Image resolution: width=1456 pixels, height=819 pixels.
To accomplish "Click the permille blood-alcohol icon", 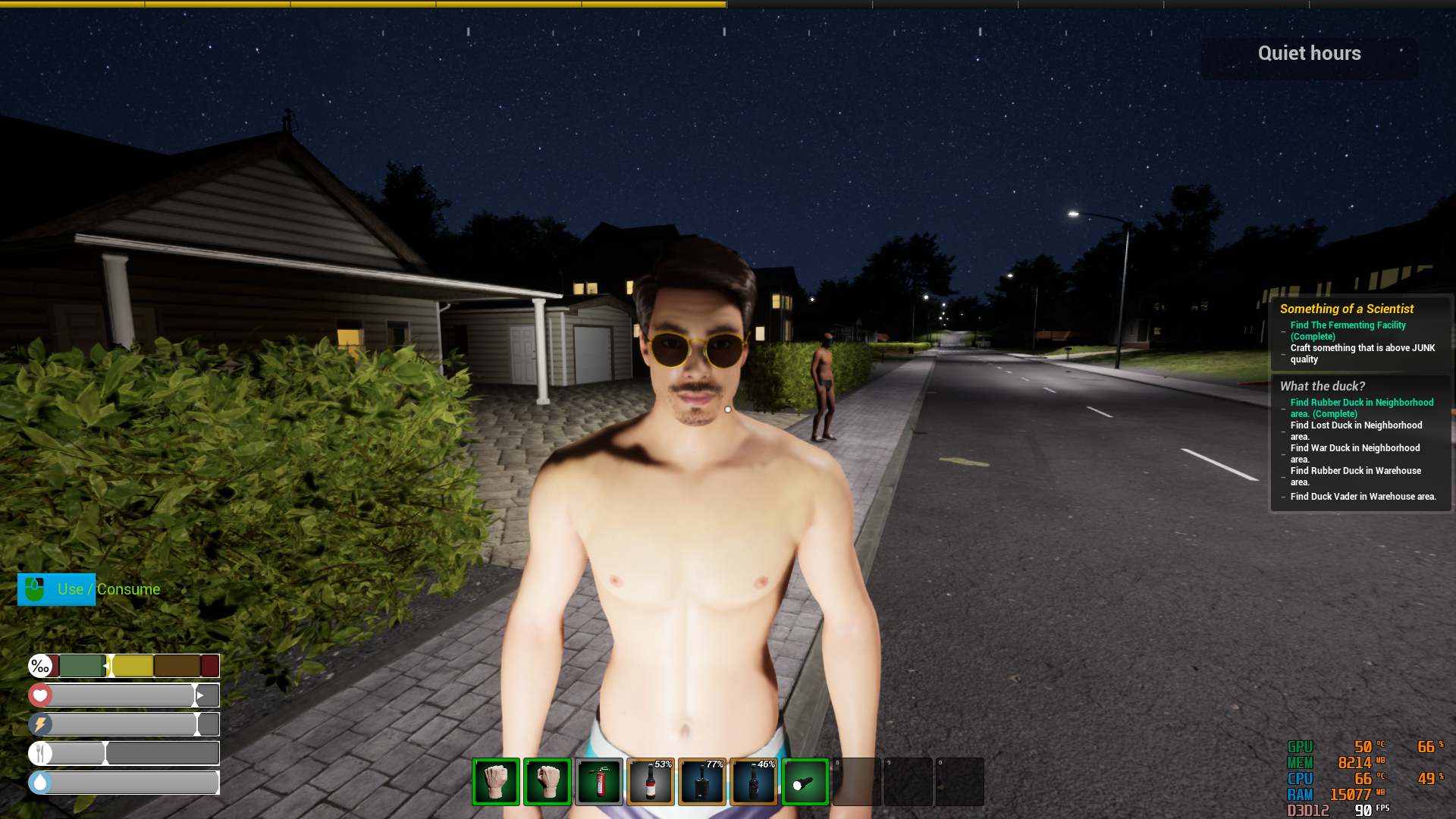I will pos(42,666).
